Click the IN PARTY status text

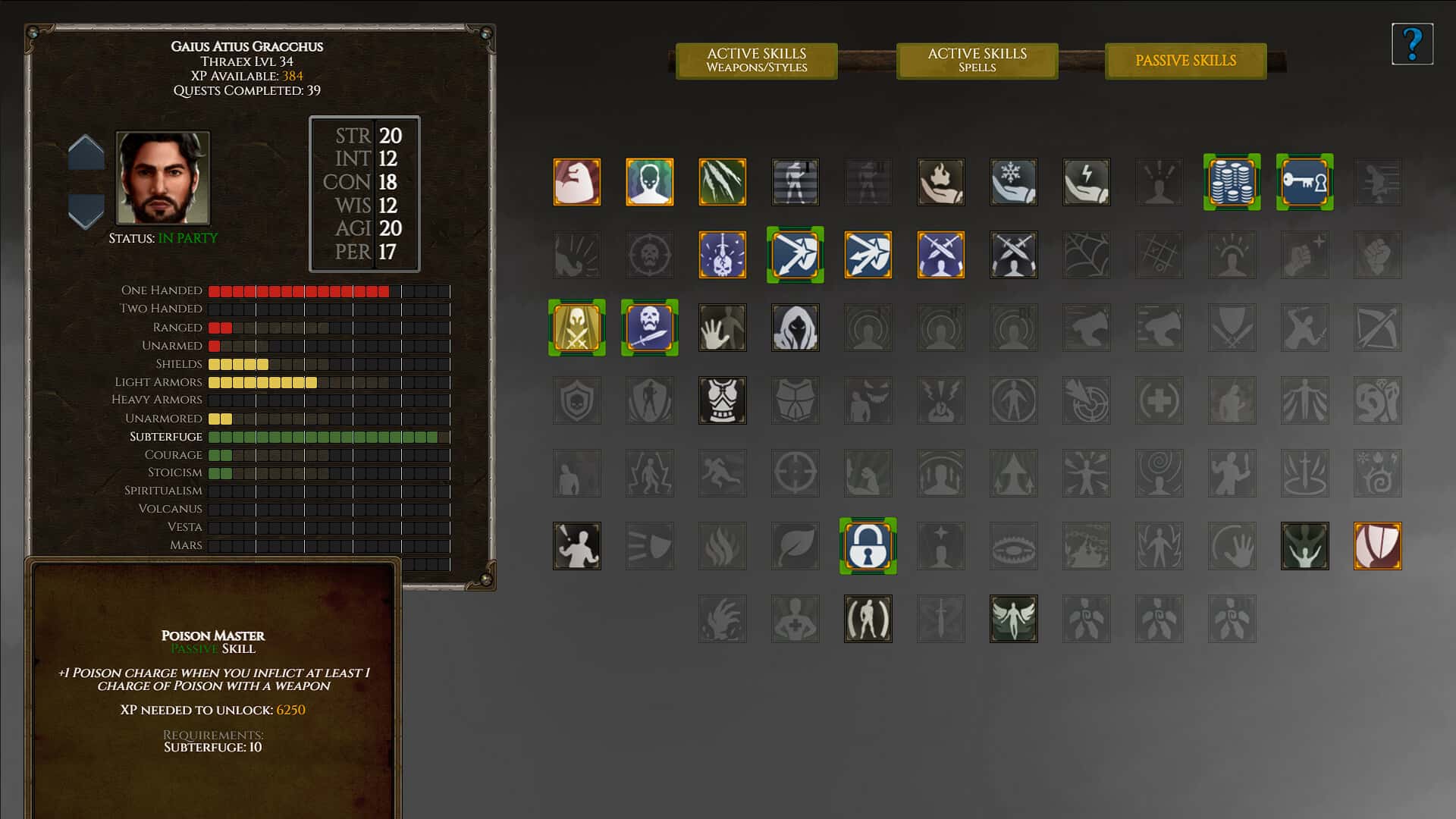point(189,237)
